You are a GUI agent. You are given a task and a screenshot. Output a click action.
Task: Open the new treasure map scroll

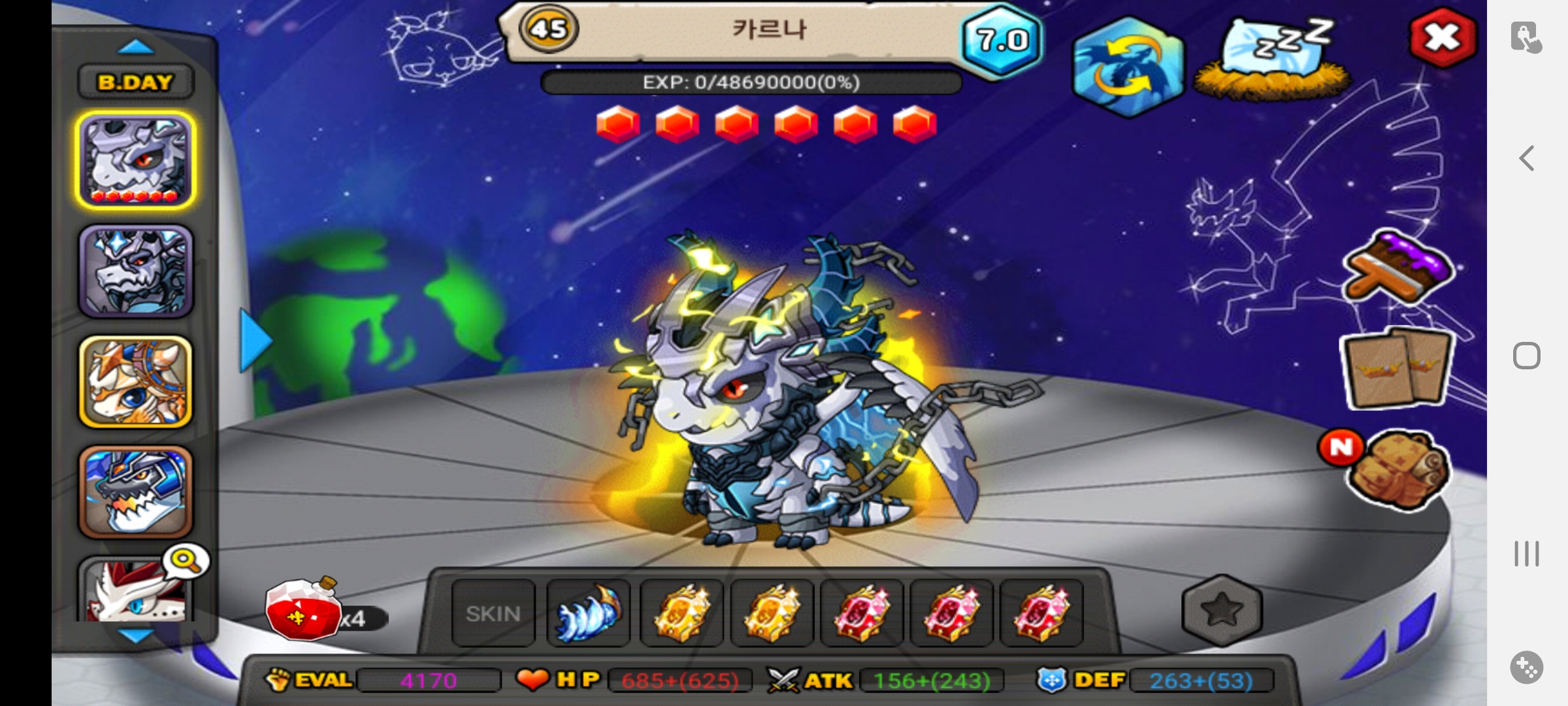(x=1398, y=469)
